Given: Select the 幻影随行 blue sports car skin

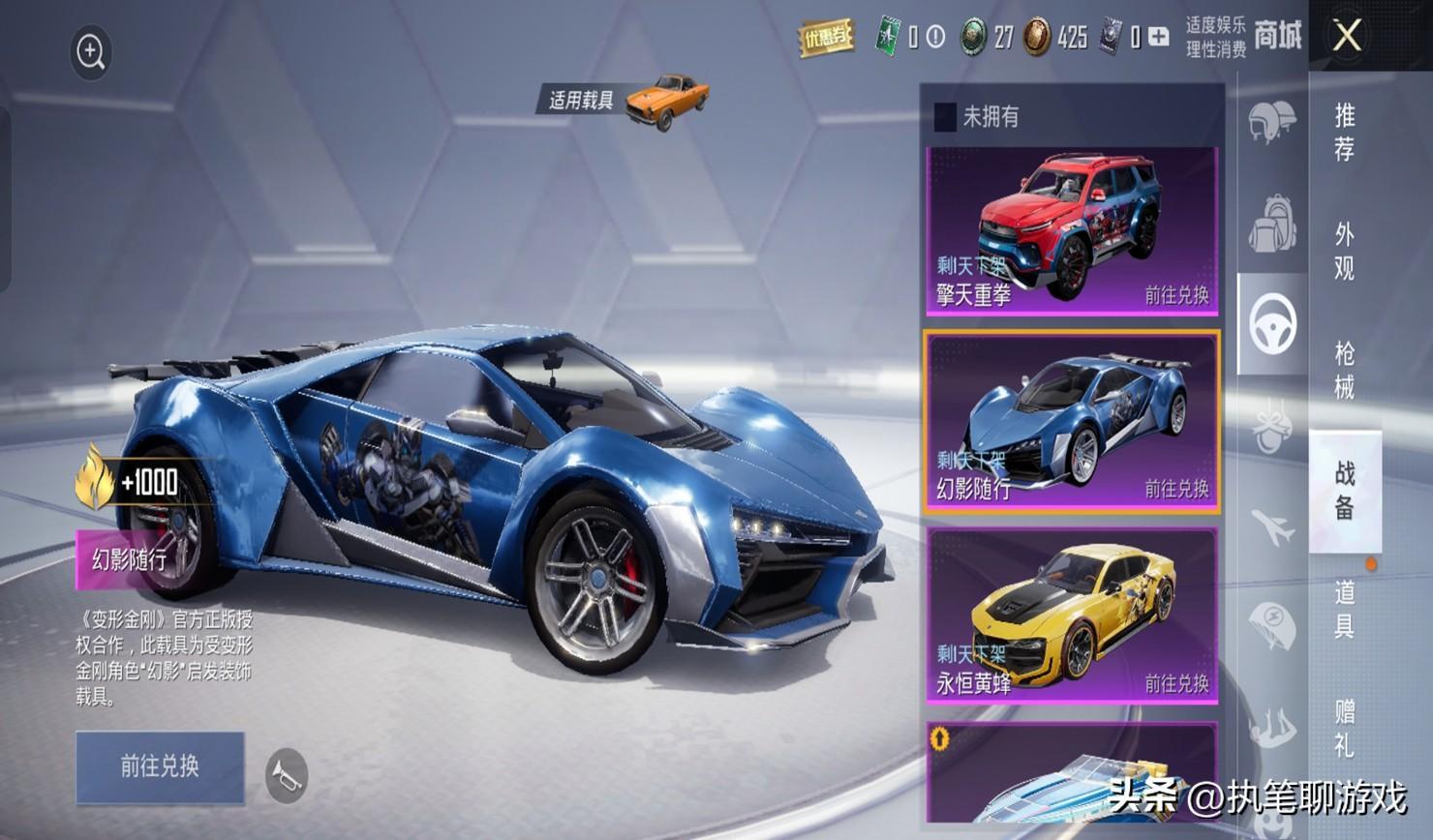Looking at the screenshot, I should pyautogui.click(x=1071, y=422).
